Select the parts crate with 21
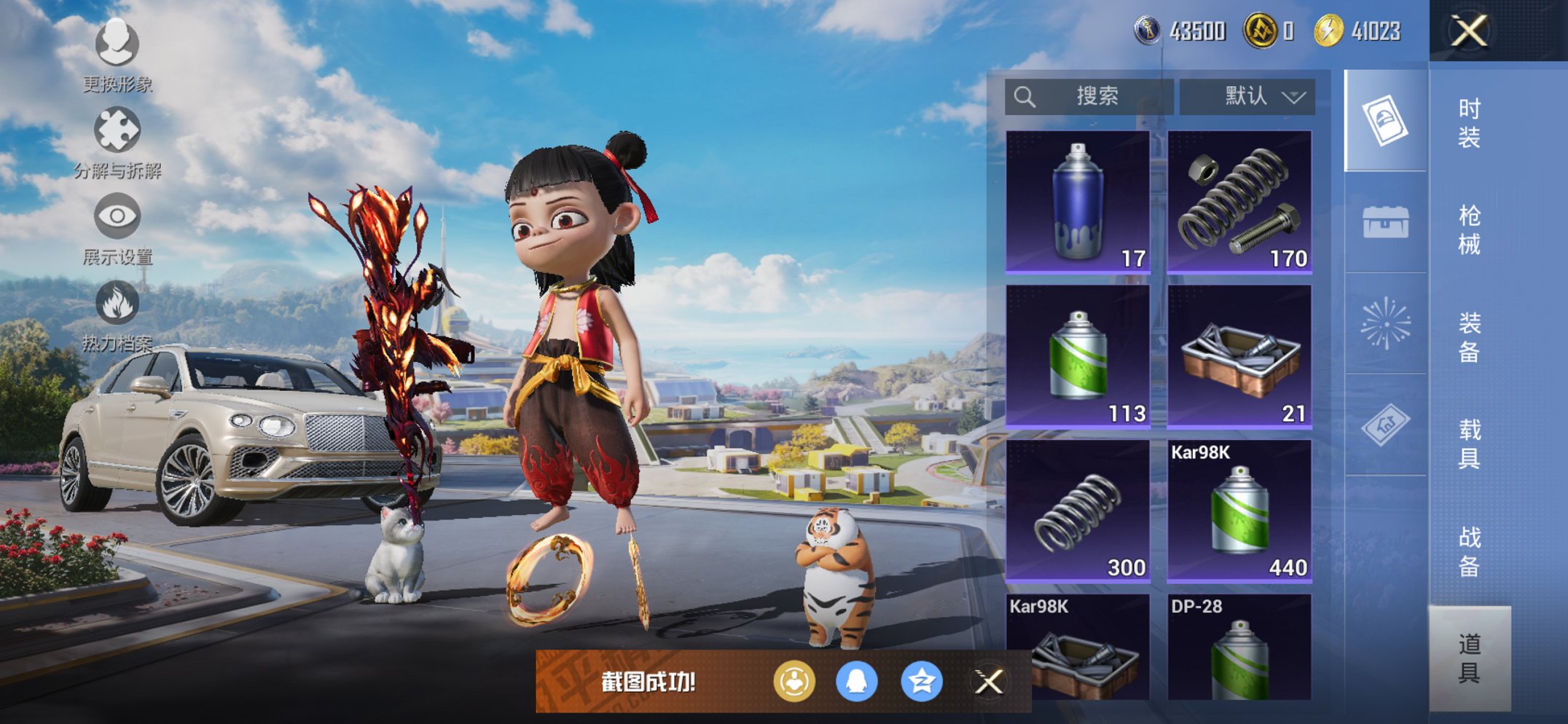This screenshot has height=724, width=1568. click(1239, 355)
